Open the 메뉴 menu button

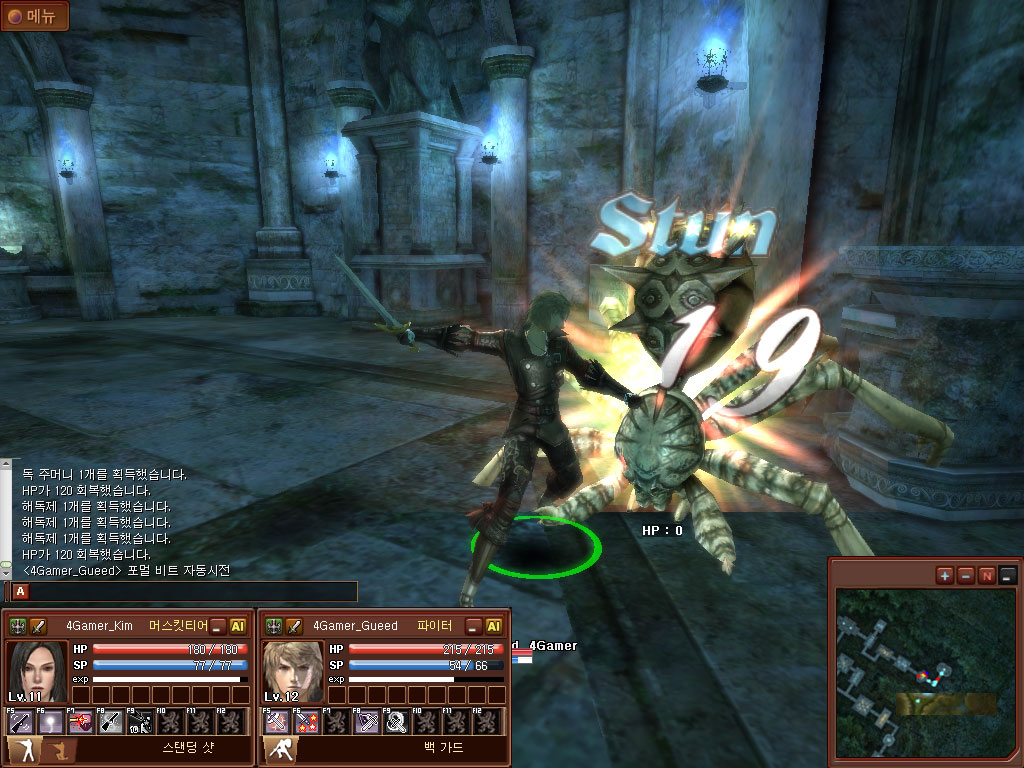[34, 15]
